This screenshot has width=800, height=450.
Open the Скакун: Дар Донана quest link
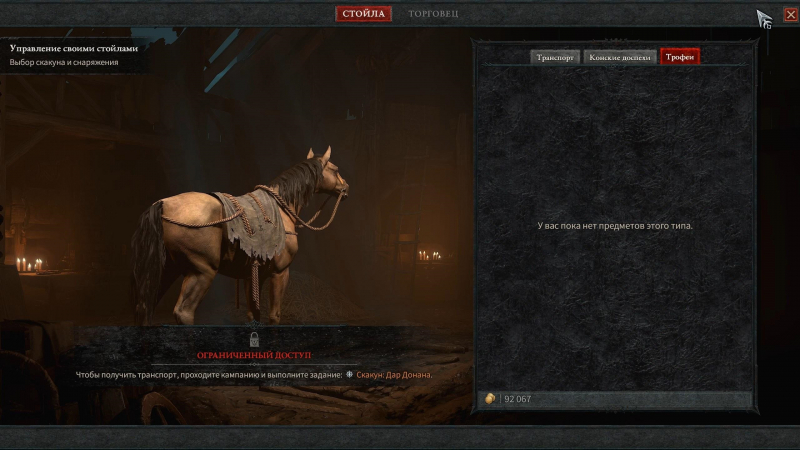tap(394, 375)
